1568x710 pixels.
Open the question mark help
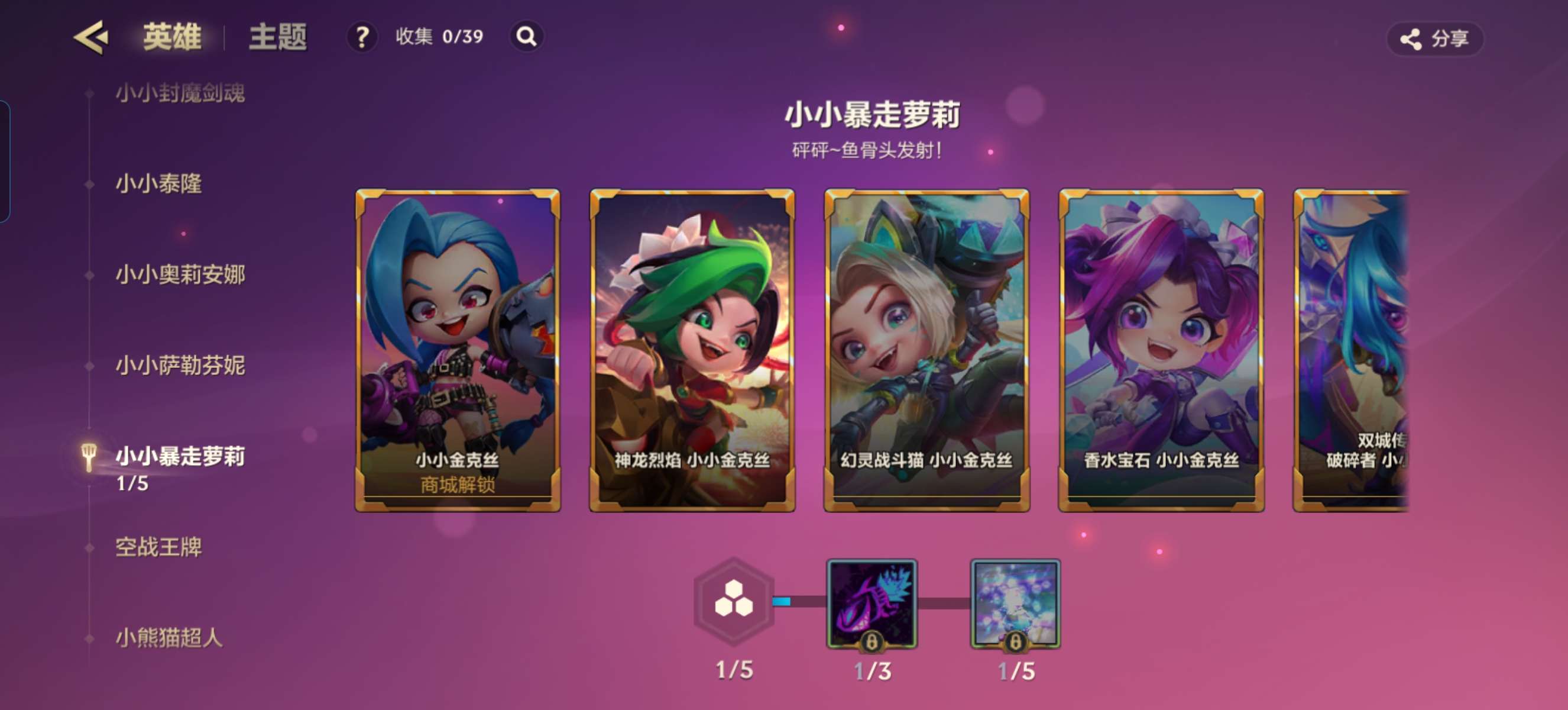tap(362, 37)
